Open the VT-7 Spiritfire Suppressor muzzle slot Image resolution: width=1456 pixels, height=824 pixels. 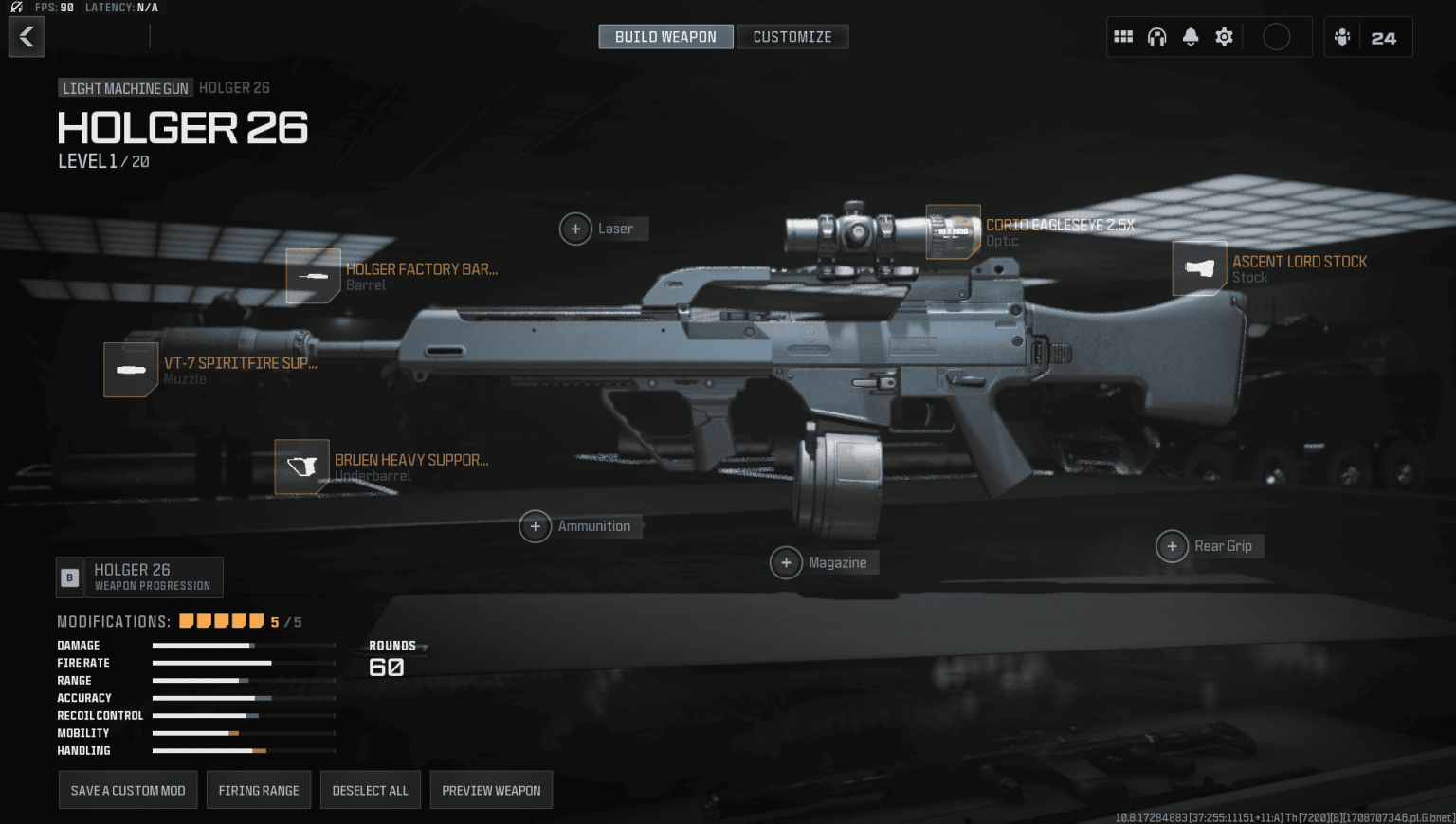click(x=131, y=370)
